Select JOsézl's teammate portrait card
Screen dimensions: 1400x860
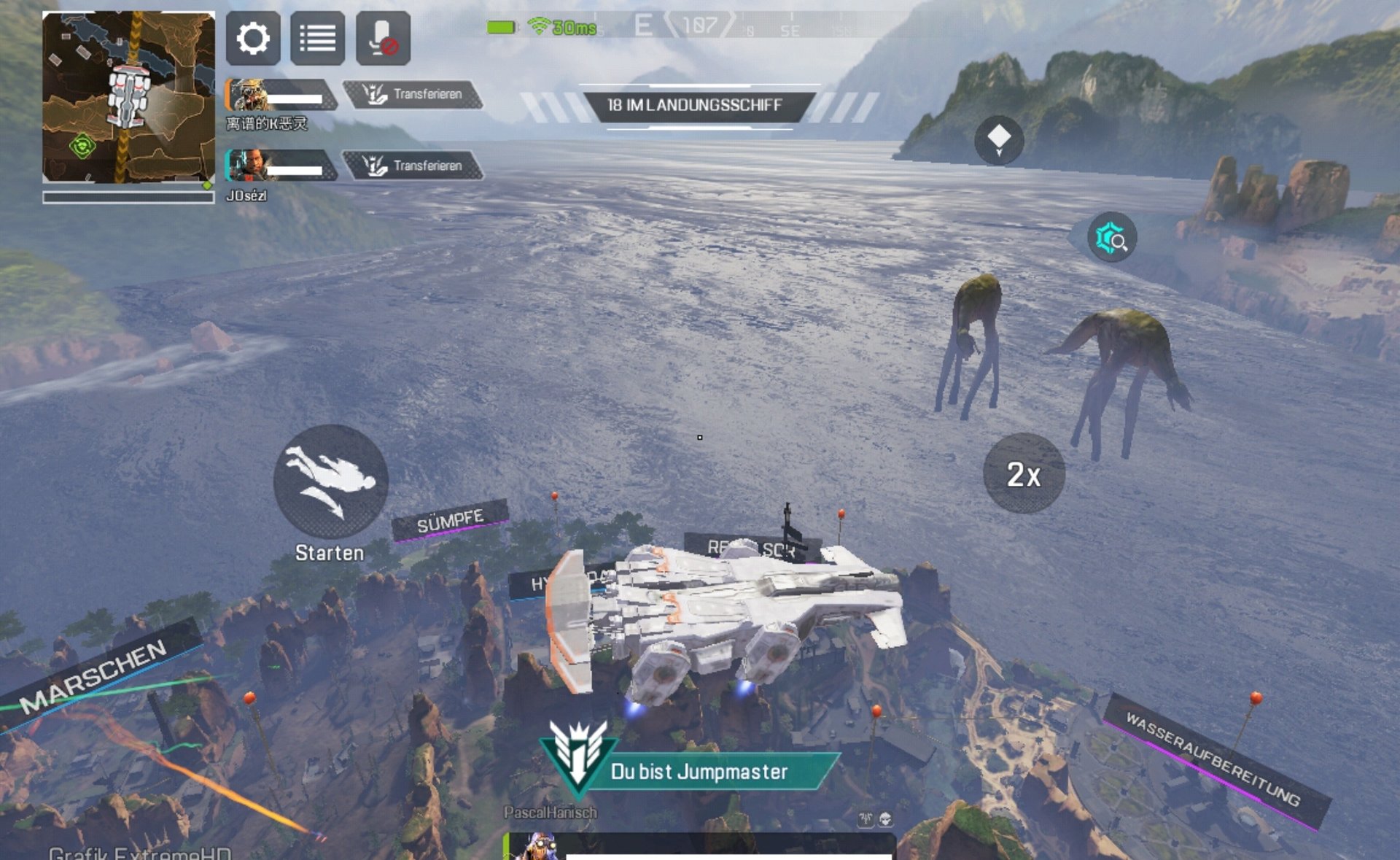coord(279,166)
